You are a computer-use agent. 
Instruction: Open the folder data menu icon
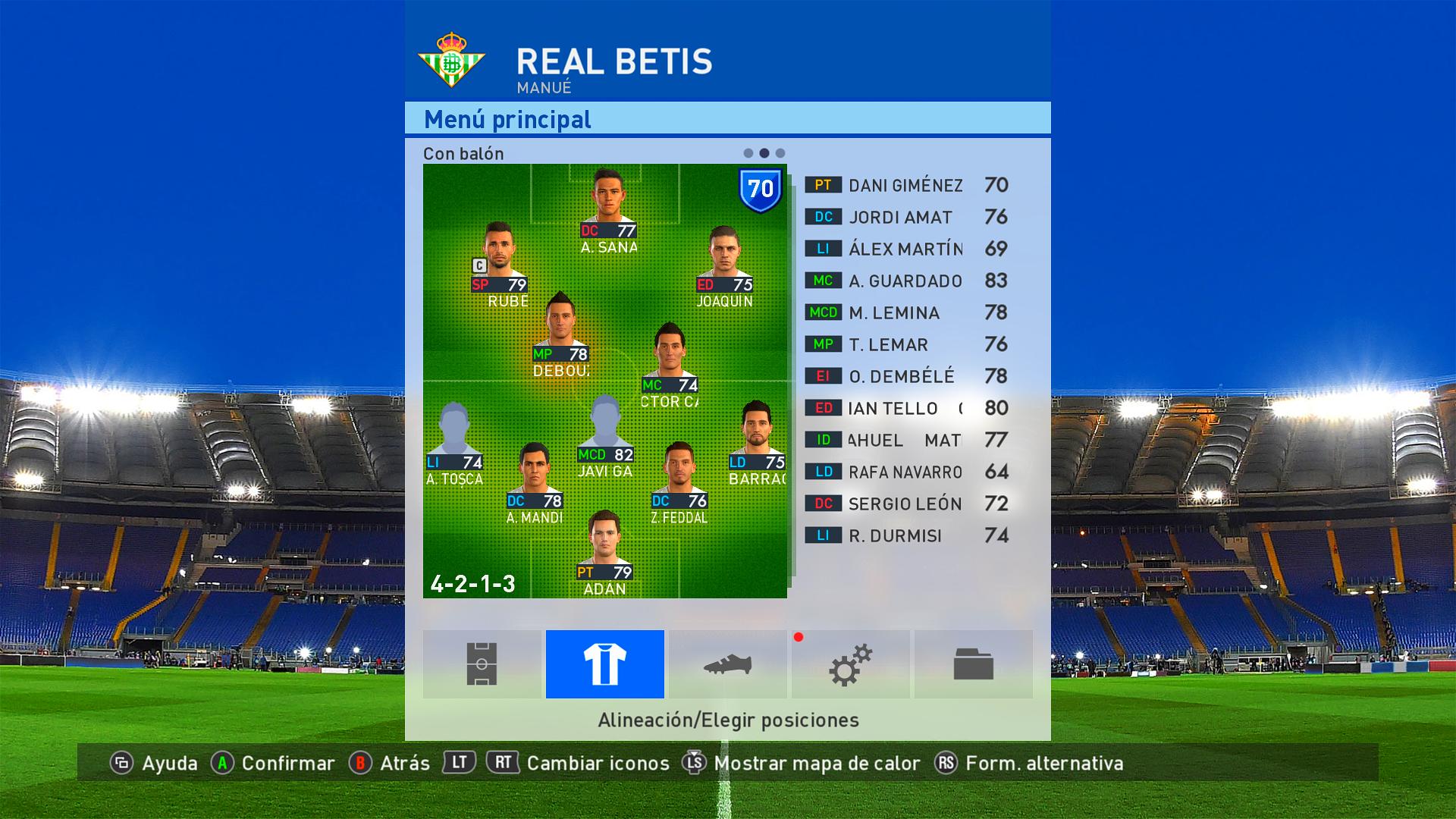[x=973, y=664]
